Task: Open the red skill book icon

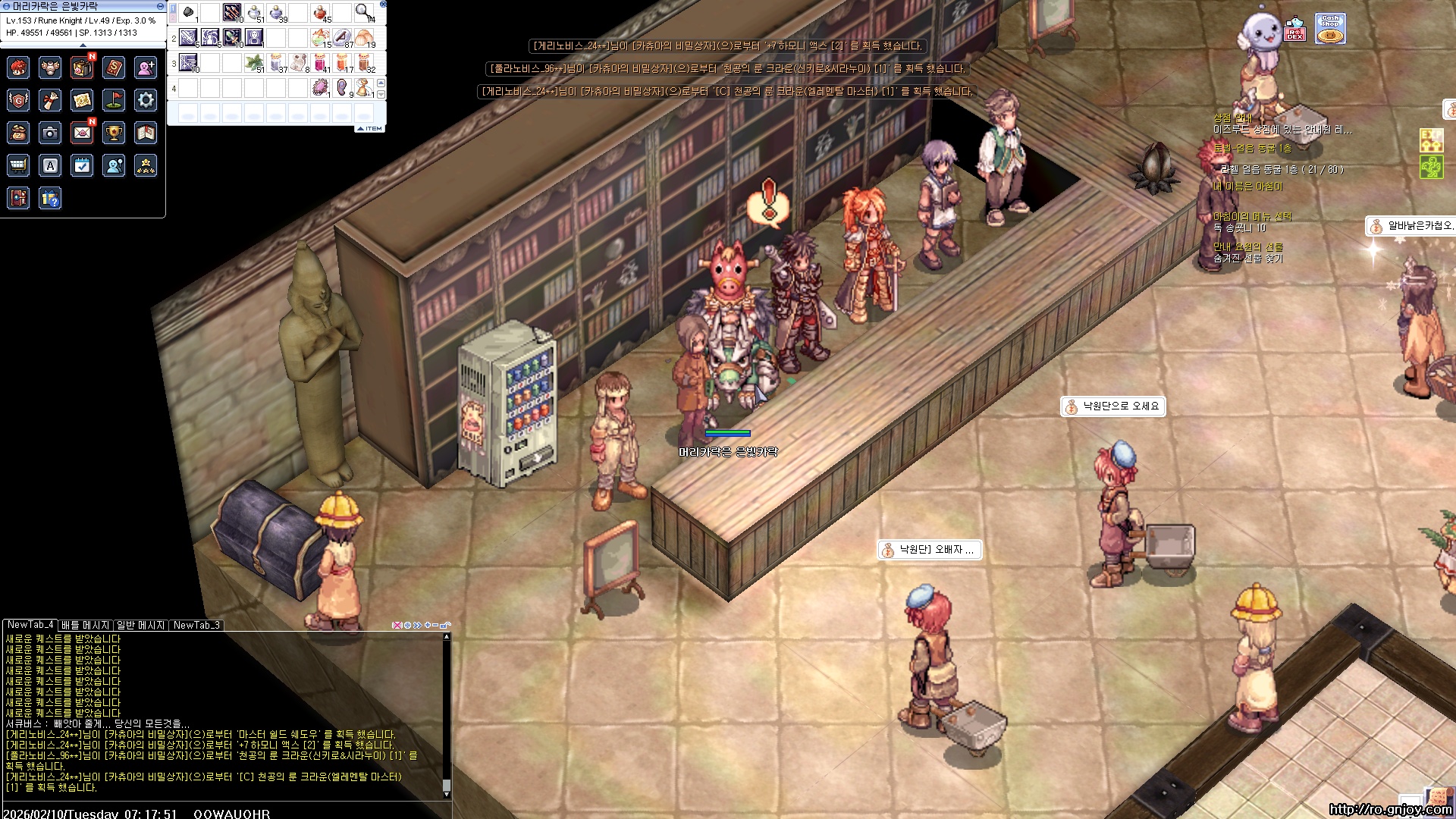Action: [114, 67]
